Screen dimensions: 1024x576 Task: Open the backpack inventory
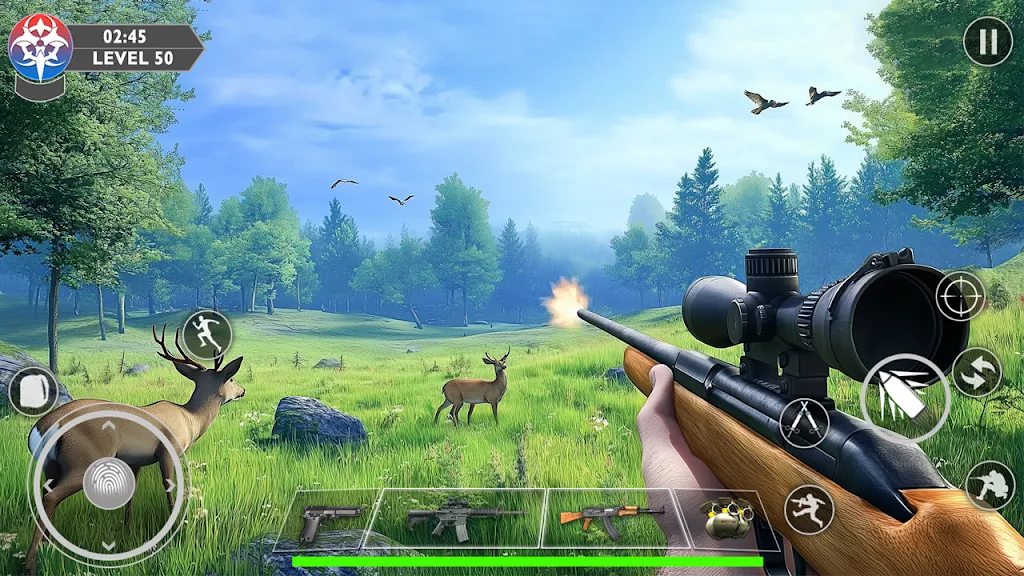[x=33, y=390]
